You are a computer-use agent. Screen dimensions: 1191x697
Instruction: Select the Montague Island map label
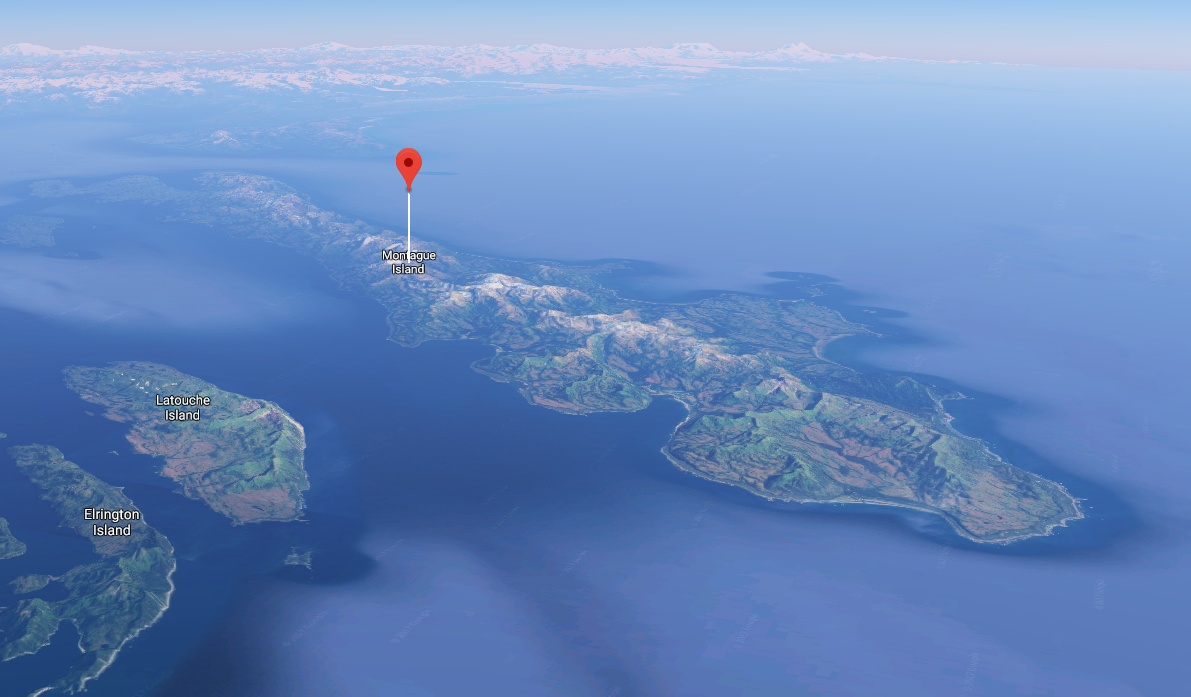[x=409, y=262]
